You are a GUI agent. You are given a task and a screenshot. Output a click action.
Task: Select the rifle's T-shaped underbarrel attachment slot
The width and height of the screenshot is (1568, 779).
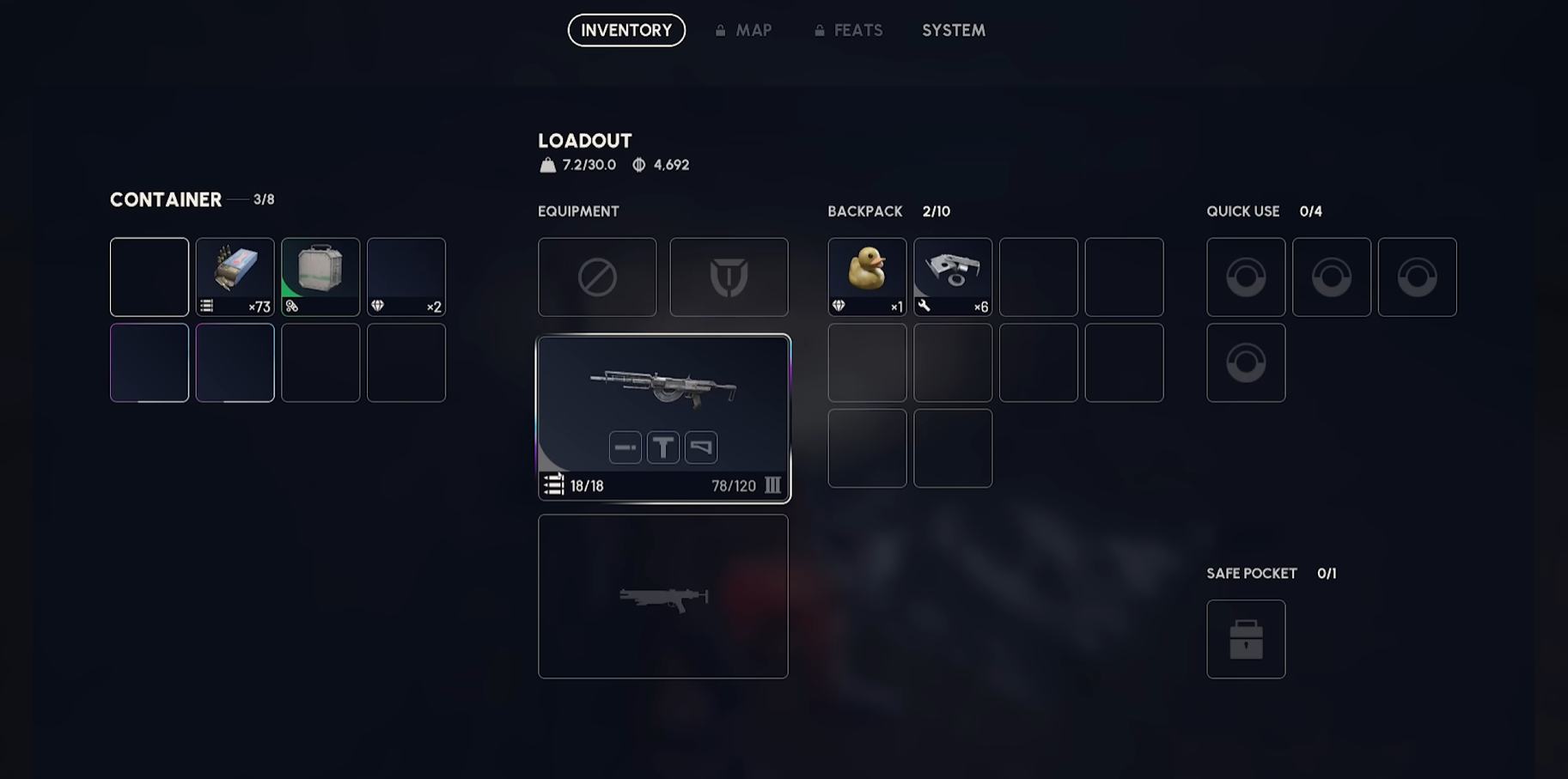663,447
